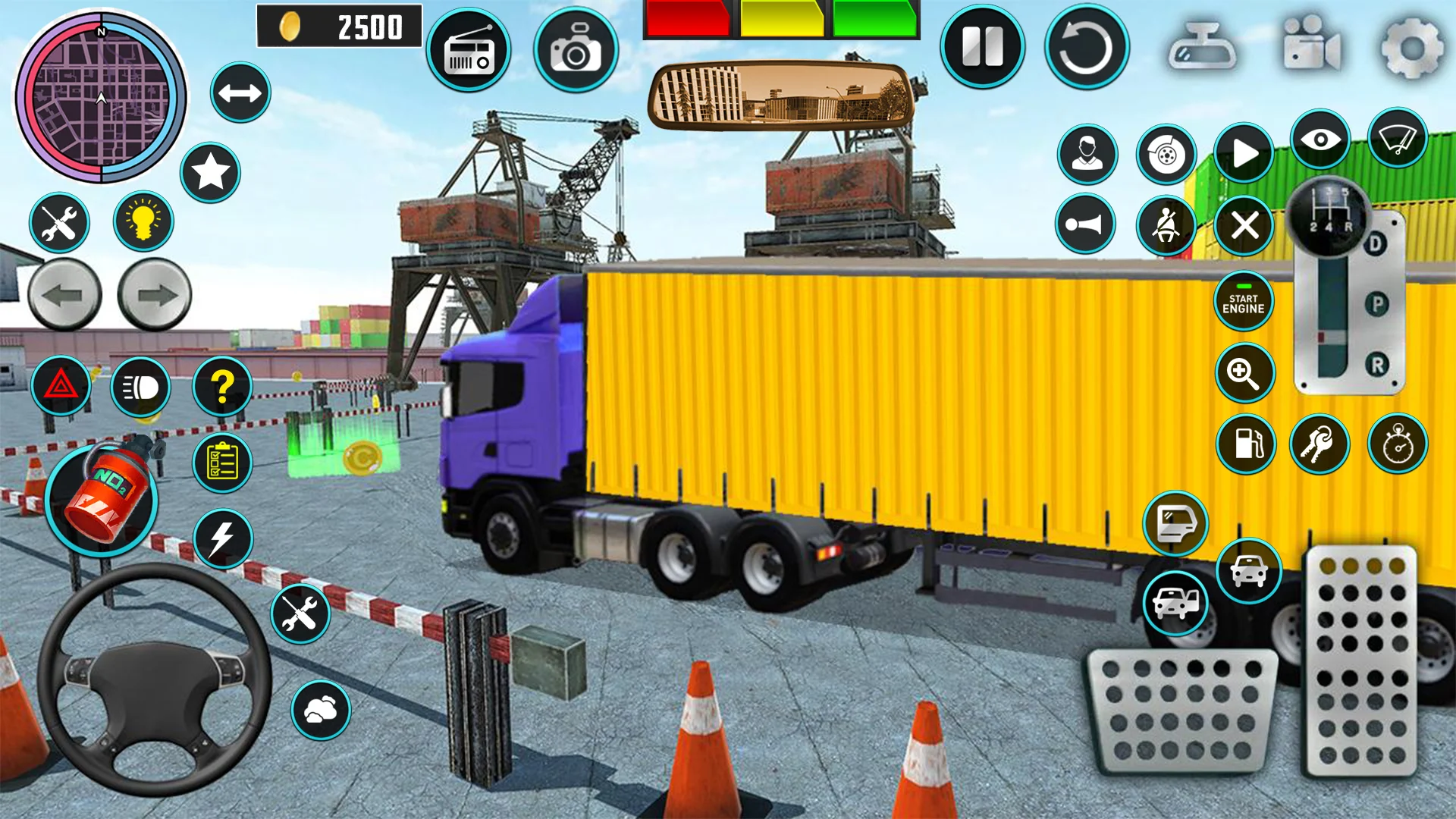Start the engine

[x=1243, y=302]
